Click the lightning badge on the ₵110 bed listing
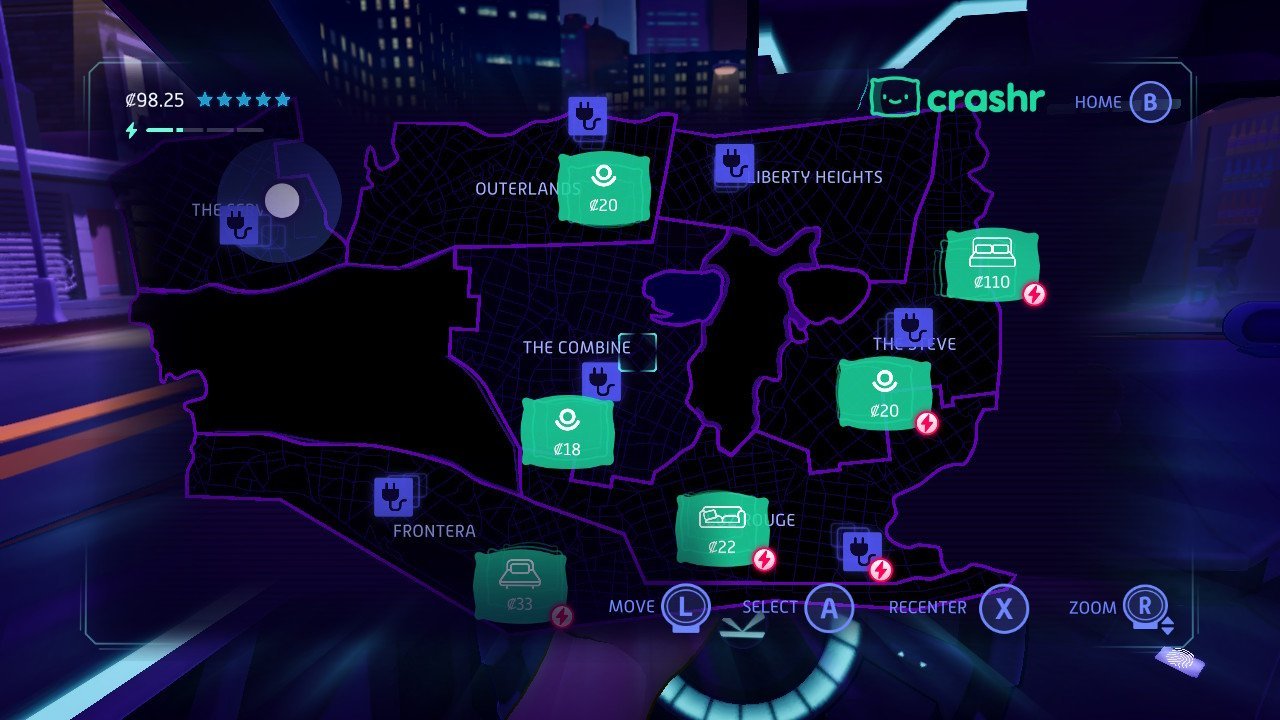The height and width of the screenshot is (720, 1280). (1035, 293)
